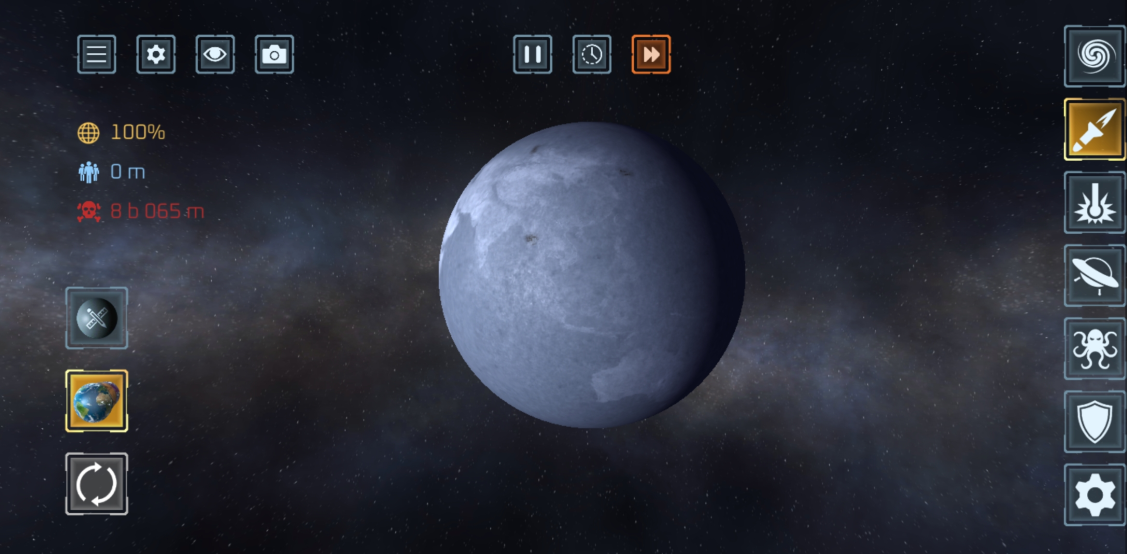Open the bottom-right gear options
1127x554 pixels.
tap(1094, 495)
